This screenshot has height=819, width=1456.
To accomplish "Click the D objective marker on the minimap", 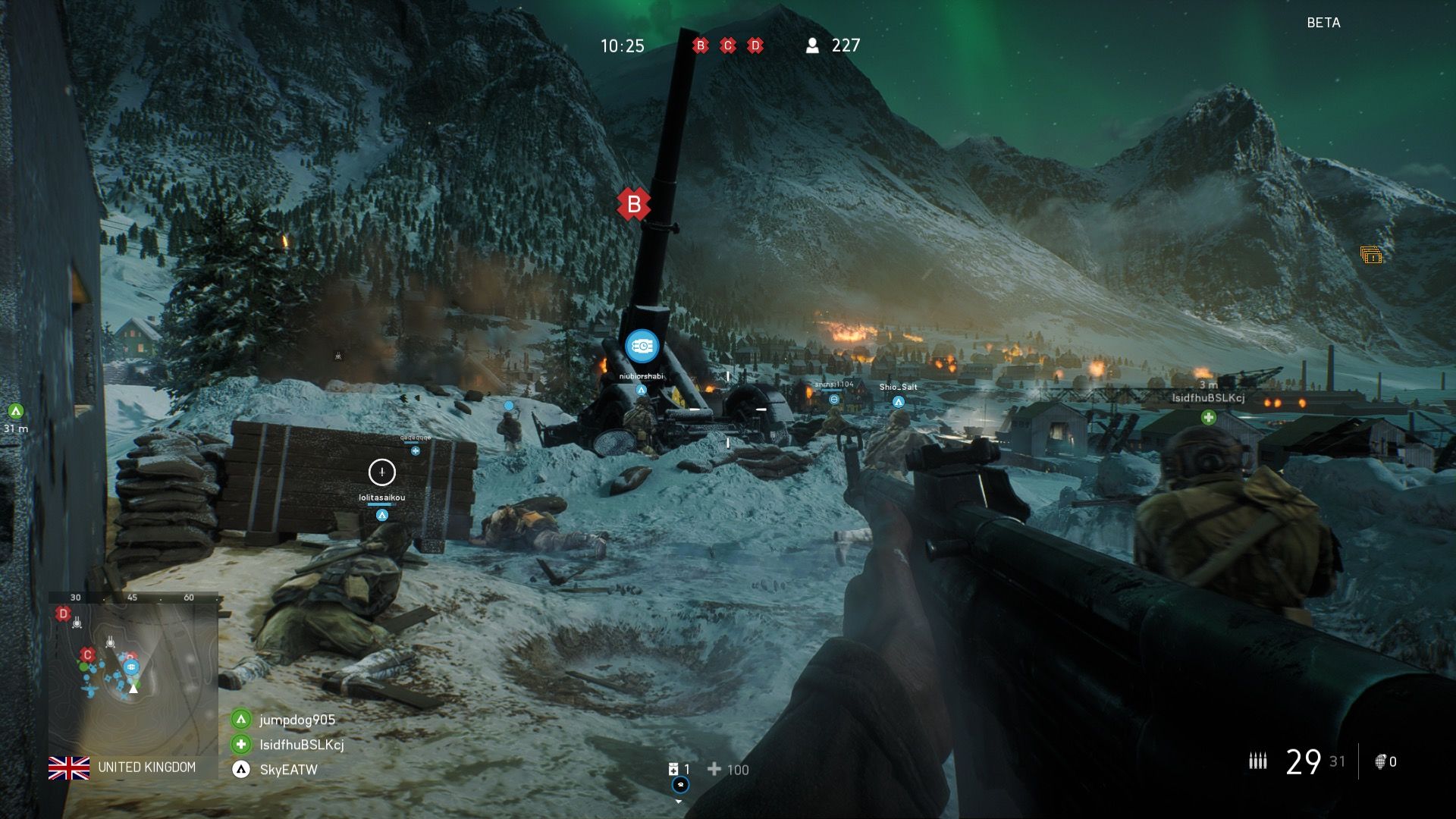I will [64, 613].
